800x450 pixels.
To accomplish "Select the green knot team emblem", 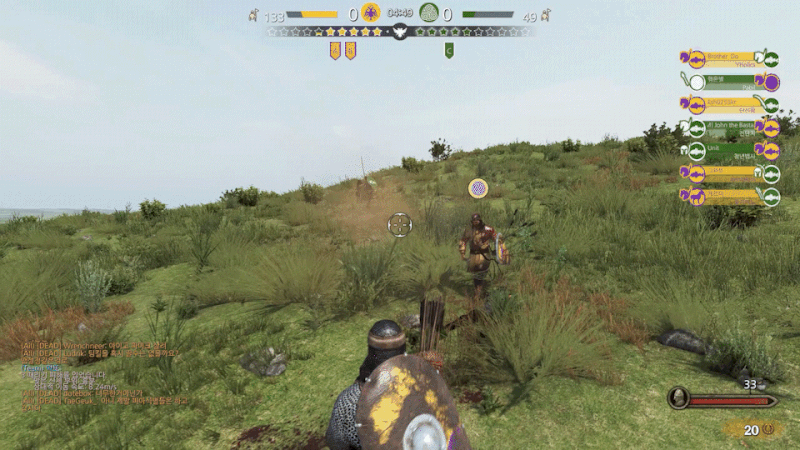I will (x=431, y=13).
